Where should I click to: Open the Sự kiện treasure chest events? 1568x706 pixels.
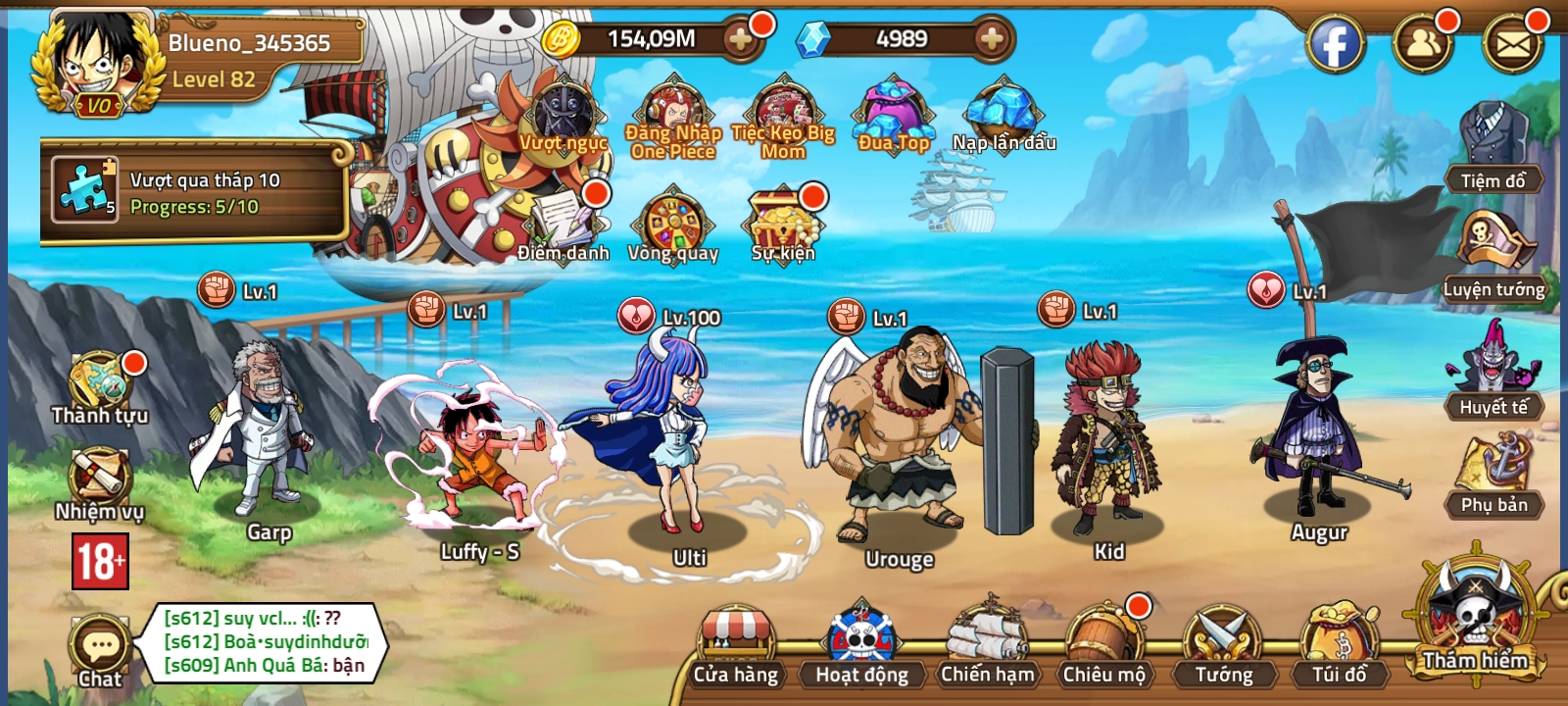tap(784, 223)
